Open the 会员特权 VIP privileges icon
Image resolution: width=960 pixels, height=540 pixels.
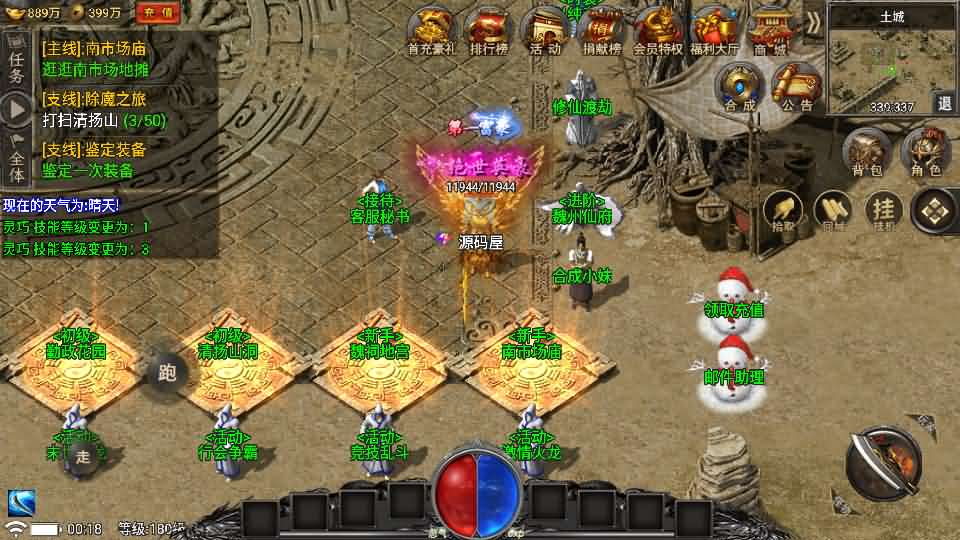point(658,30)
